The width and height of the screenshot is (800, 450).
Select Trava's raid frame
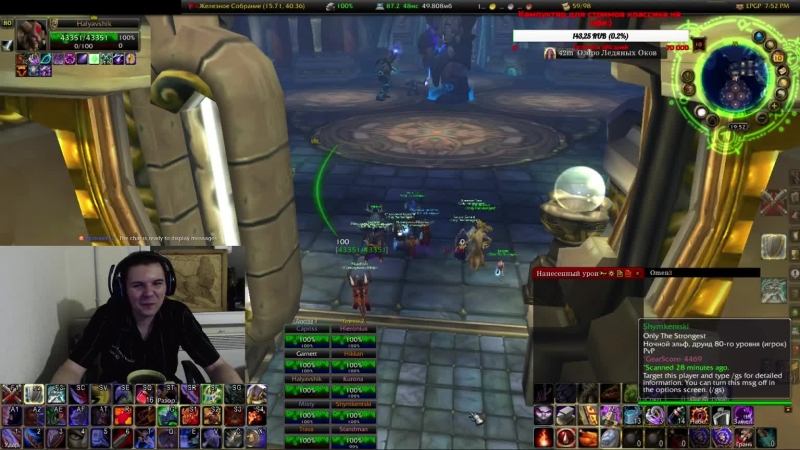click(306, 428)
